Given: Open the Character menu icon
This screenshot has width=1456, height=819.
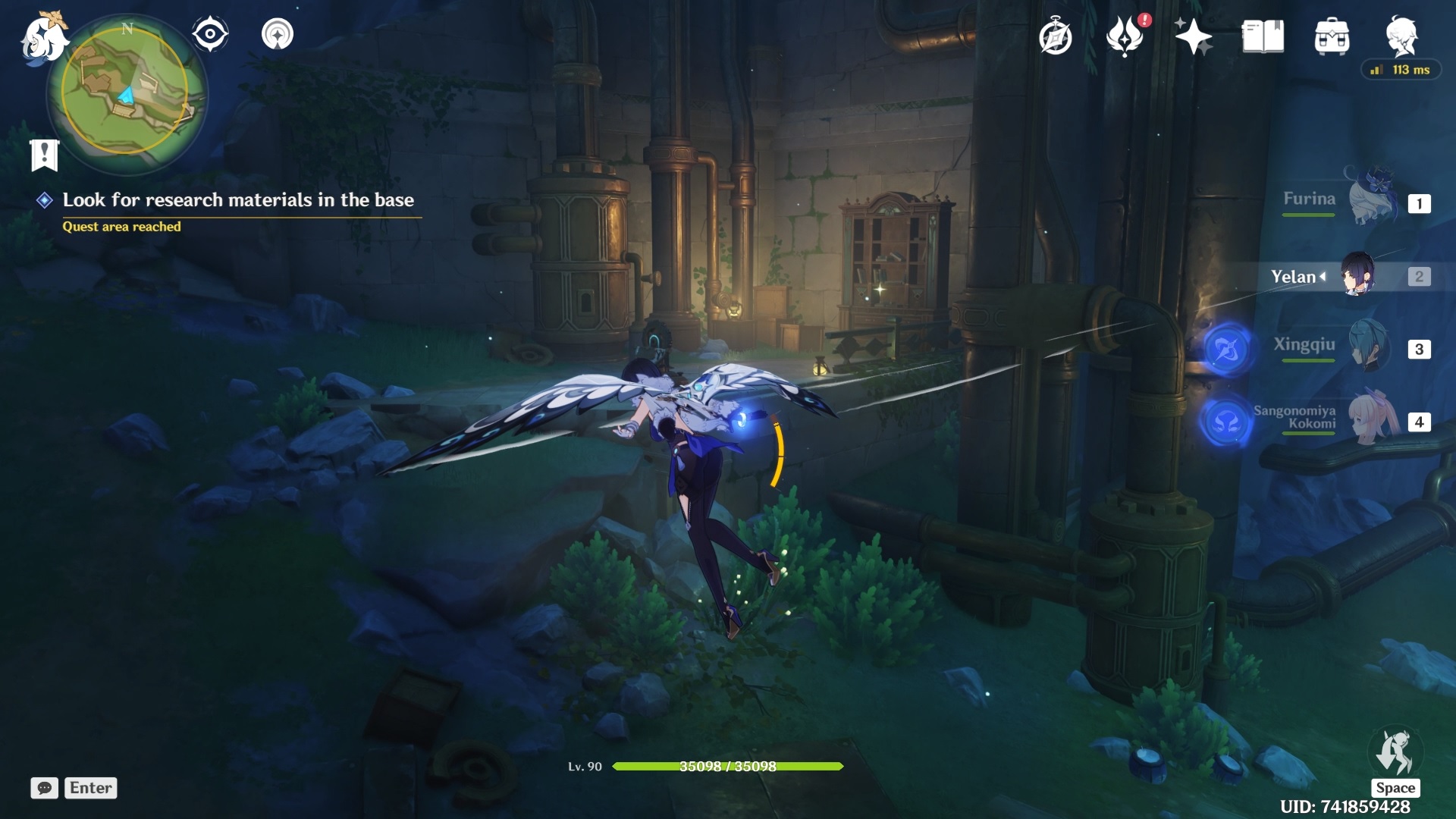Looking at the screenshot, I should click(x=1401, y=36).
